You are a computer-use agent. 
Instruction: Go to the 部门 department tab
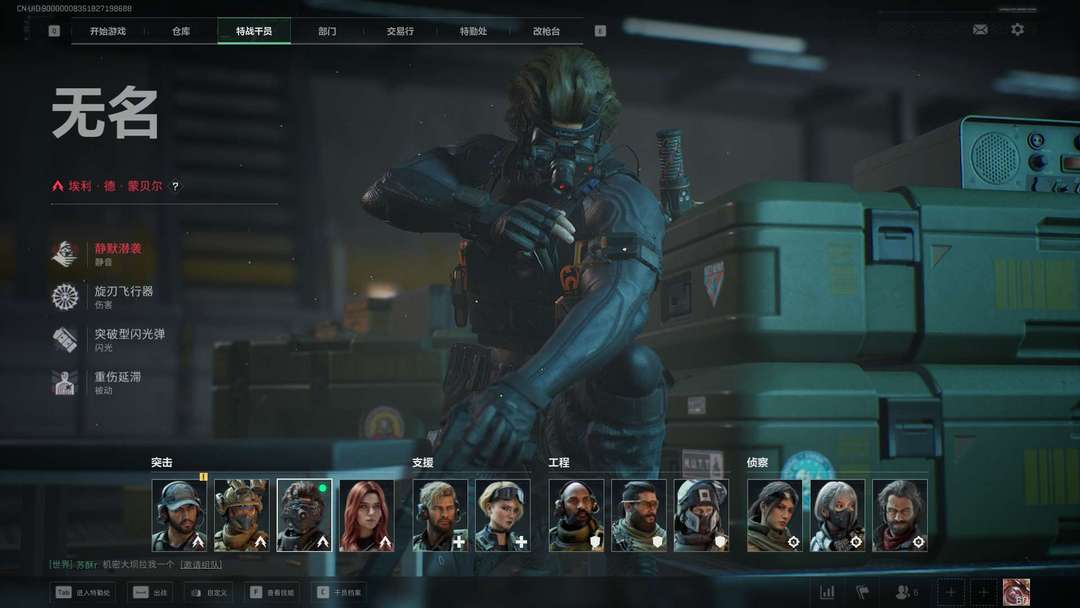tap(327, 31)
